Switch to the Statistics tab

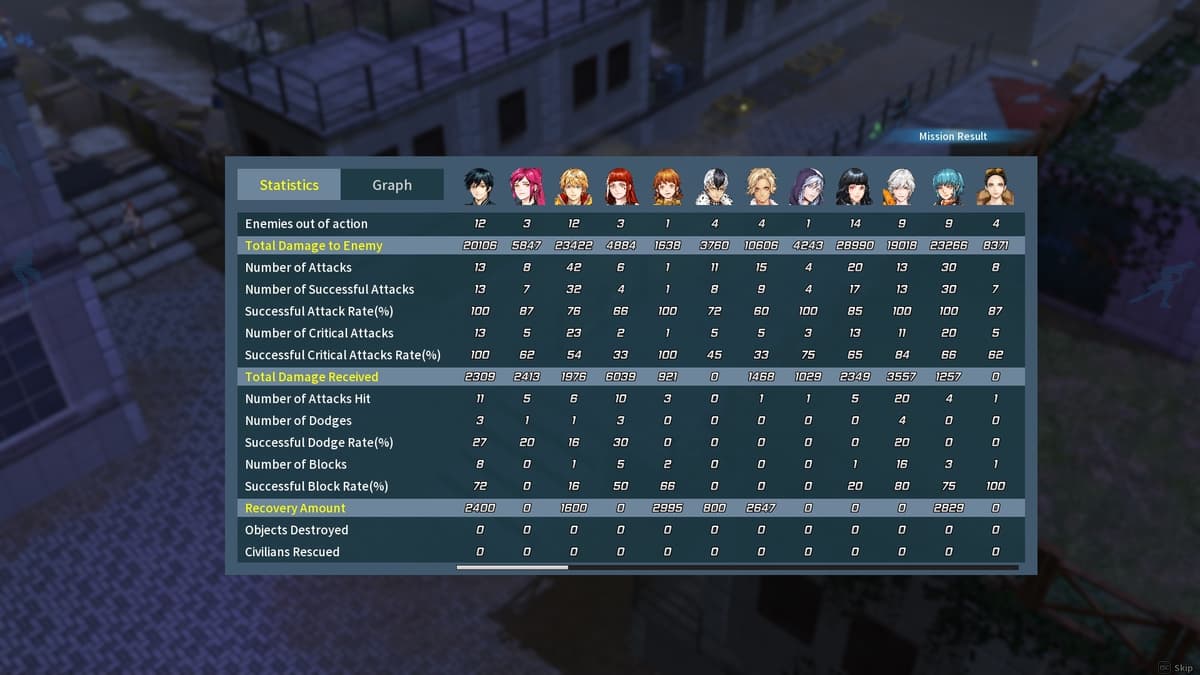[x=289, y=185]
